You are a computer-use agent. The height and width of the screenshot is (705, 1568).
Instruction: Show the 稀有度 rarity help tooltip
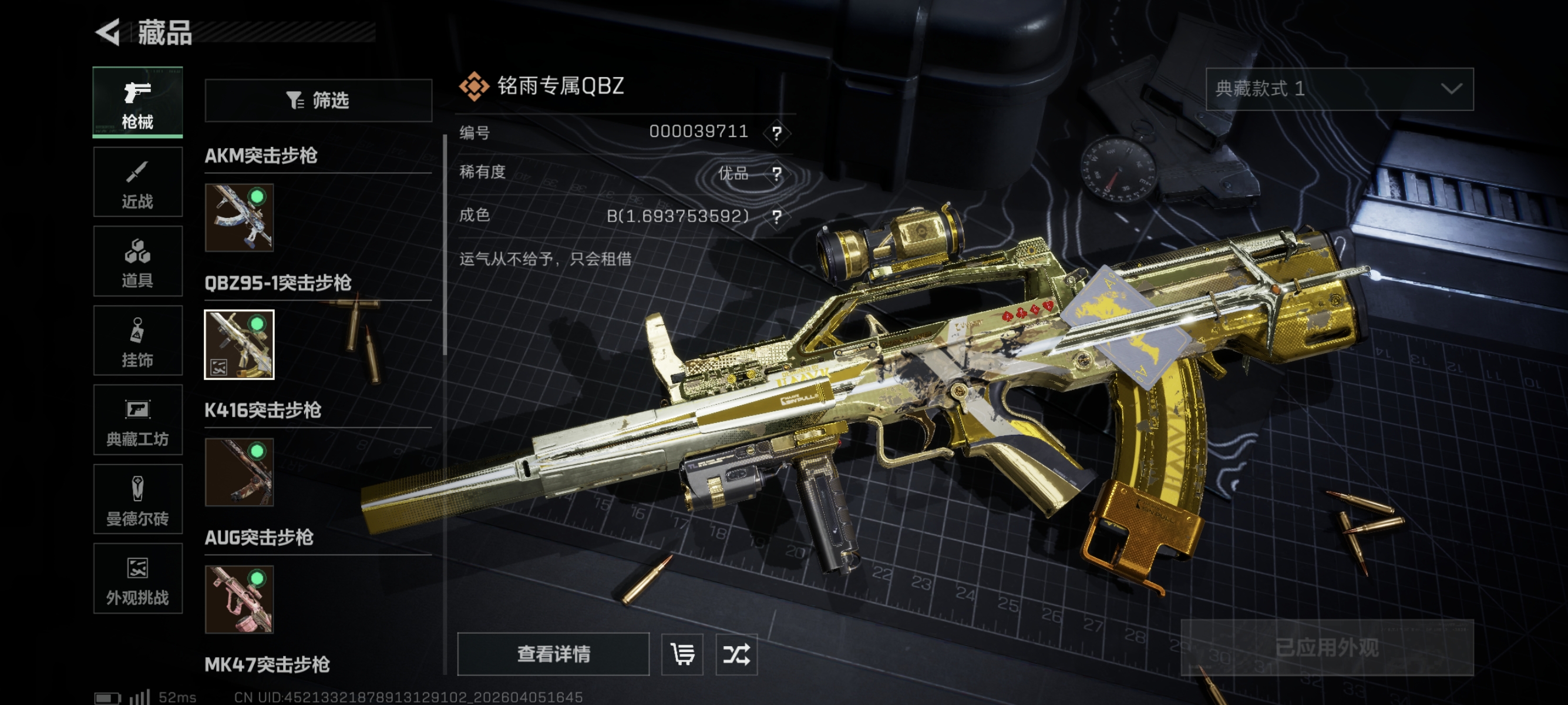click(x=777, y=174)
